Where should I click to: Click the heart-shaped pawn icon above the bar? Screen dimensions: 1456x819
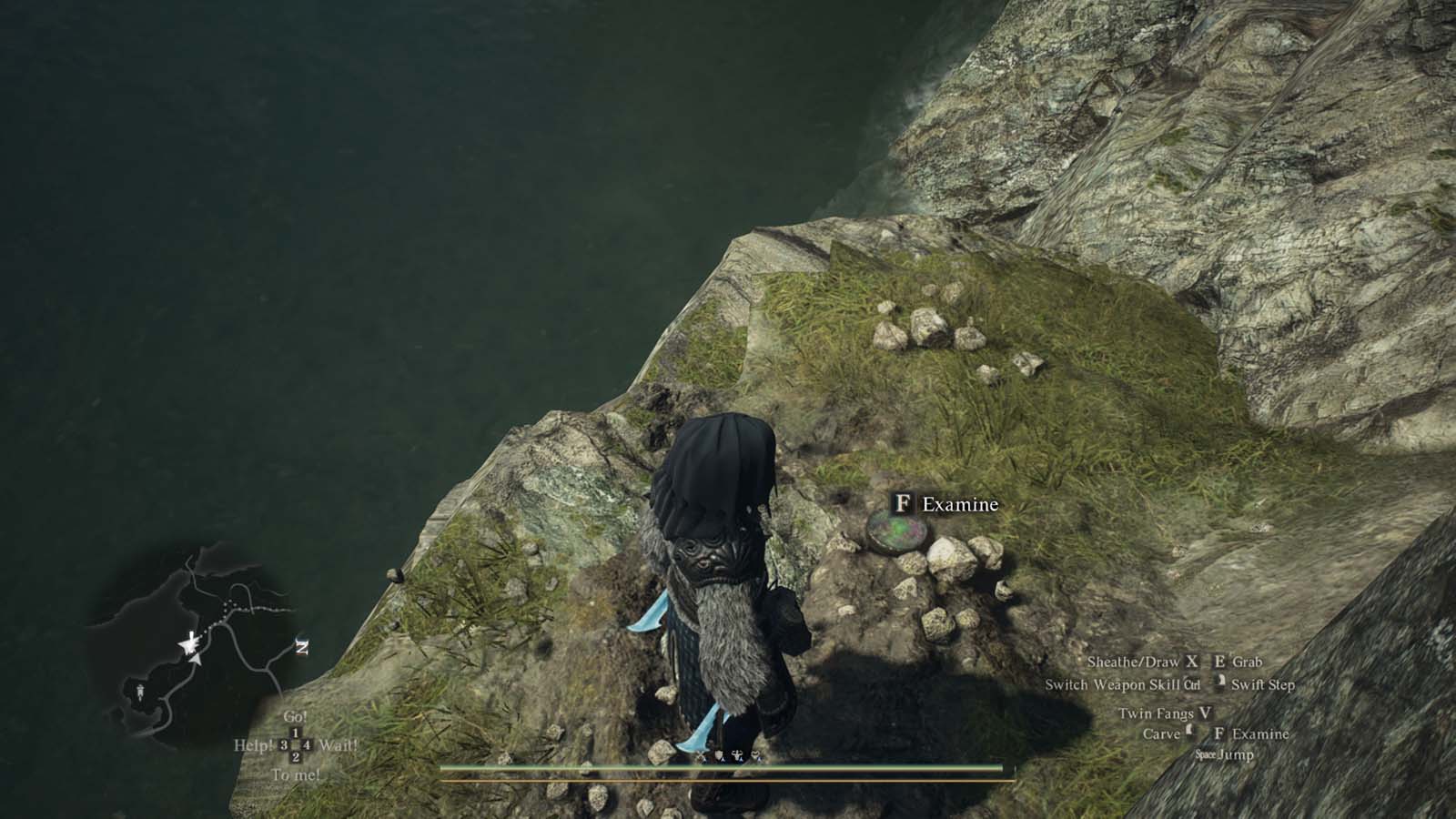(x=755, y=754)
